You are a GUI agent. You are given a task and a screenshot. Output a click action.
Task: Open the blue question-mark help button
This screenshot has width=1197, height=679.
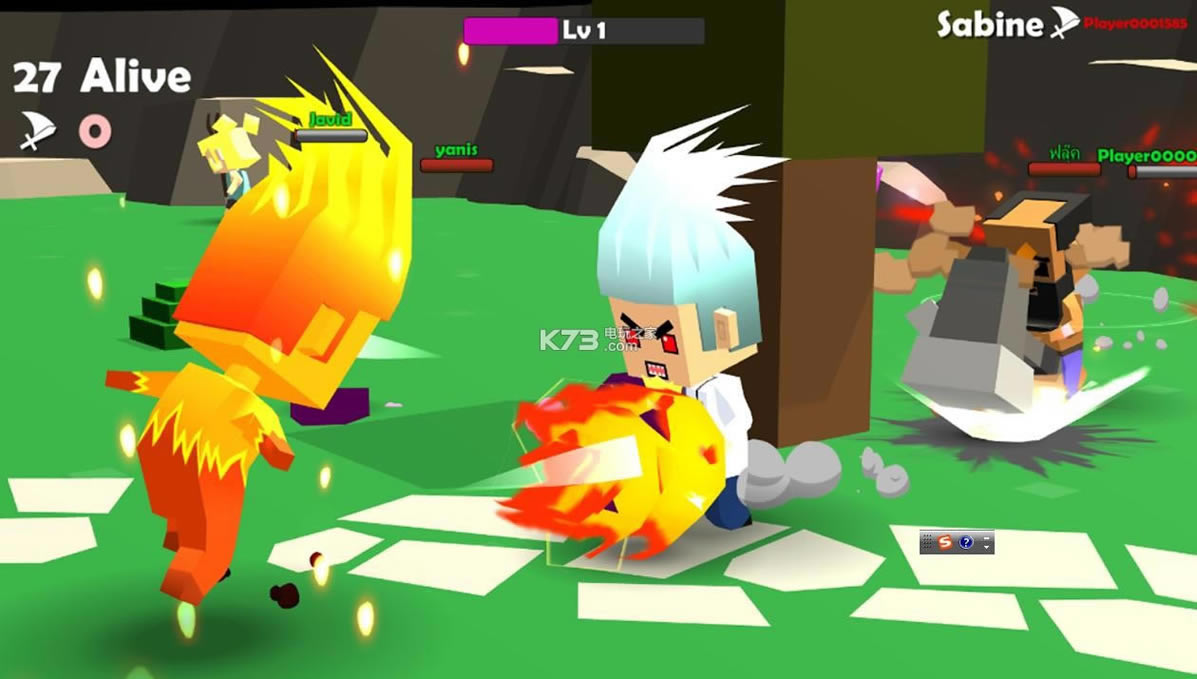[x=966, y=542]
